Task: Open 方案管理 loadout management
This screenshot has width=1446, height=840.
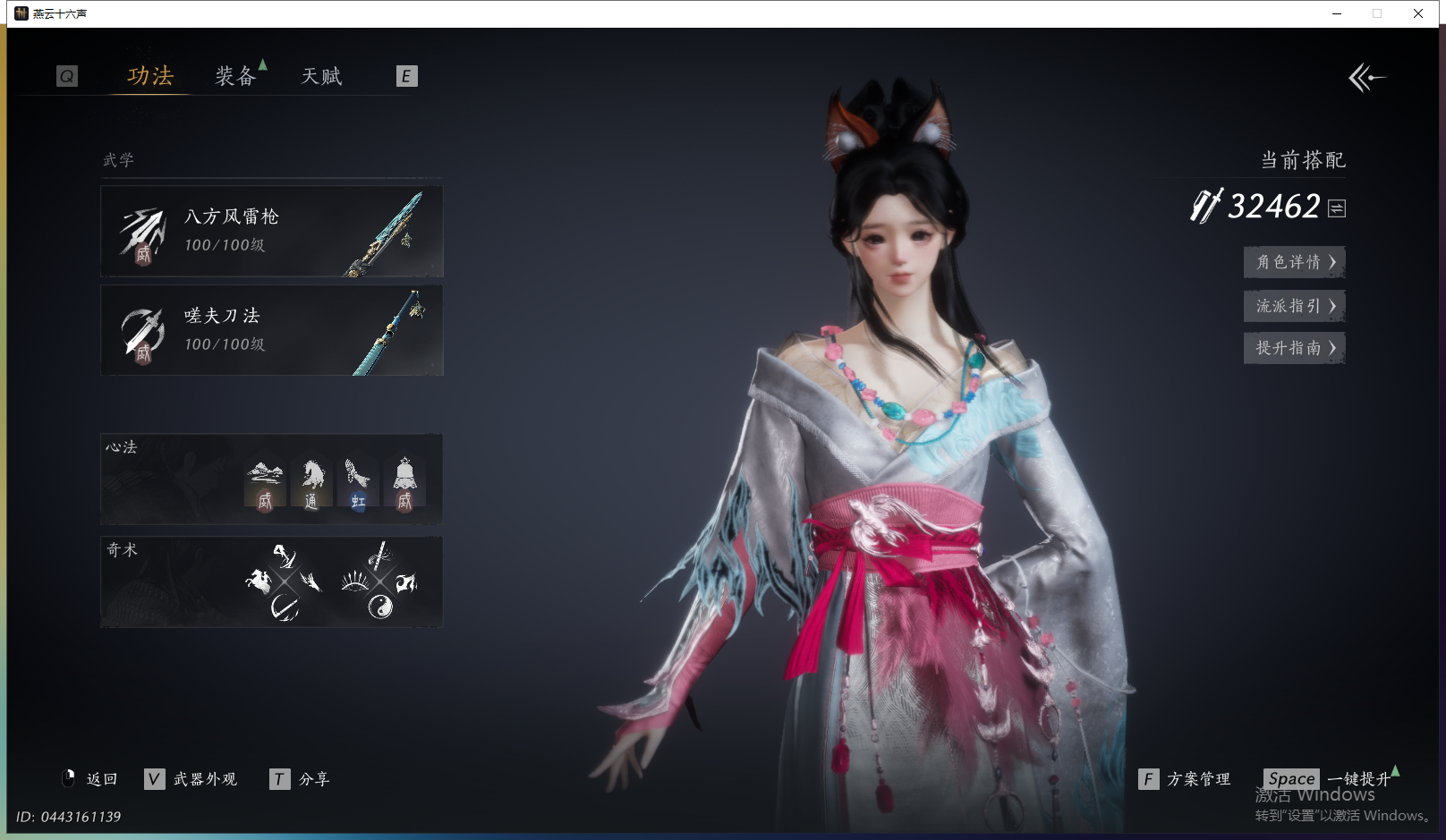Action: [x=1186, y=779]
